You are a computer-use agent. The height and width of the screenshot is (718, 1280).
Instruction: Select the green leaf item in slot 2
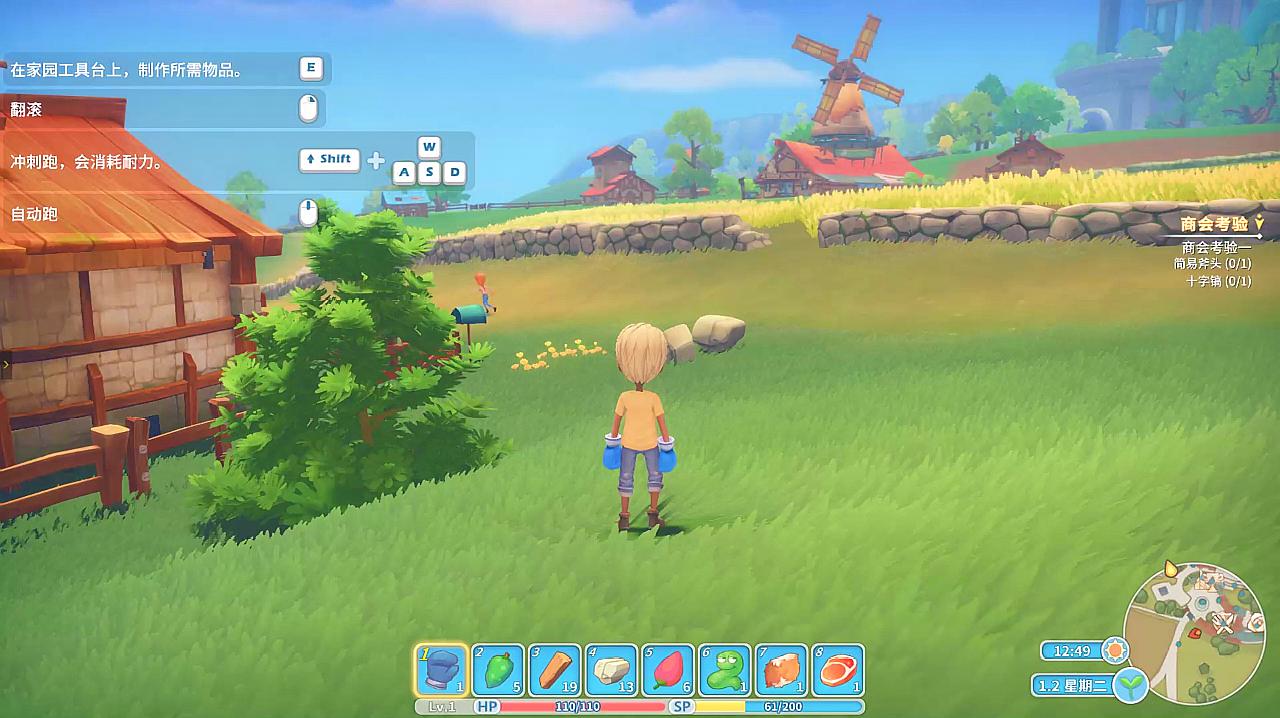(x=497, y=669)
